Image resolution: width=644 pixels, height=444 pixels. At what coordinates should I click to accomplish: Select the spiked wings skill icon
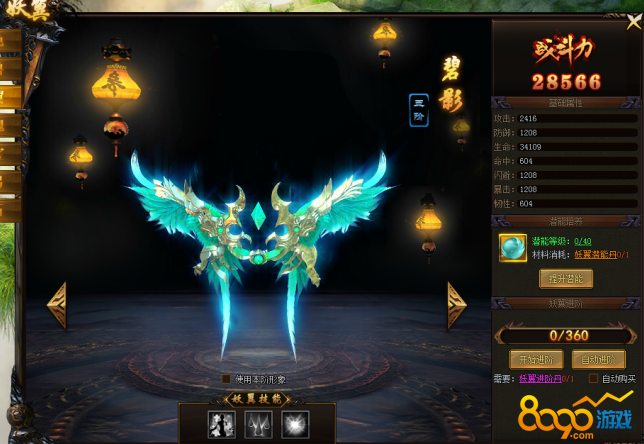tap(258, 424)
